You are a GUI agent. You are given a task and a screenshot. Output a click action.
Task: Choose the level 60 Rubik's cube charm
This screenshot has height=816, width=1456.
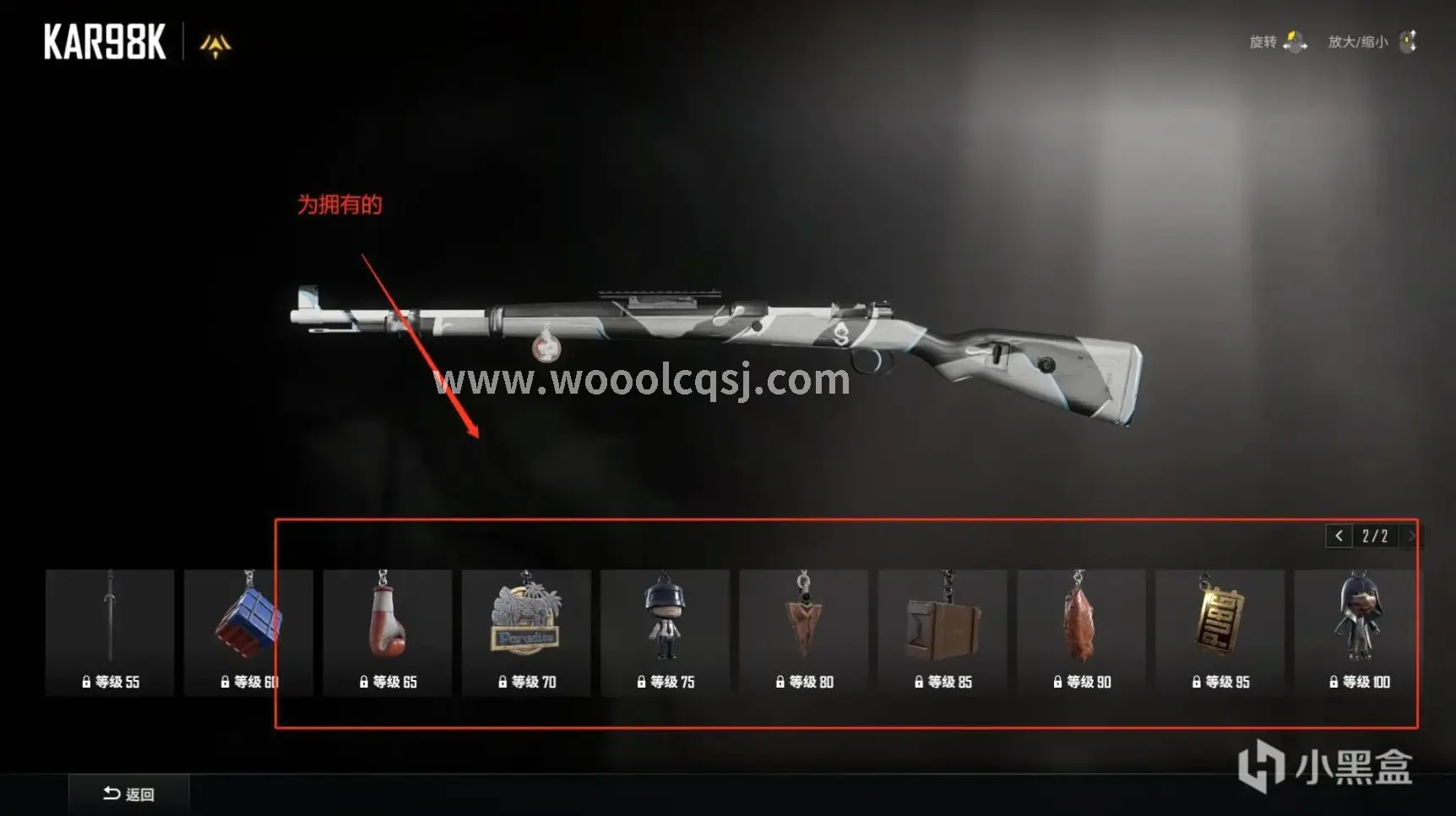coord(248,632)
